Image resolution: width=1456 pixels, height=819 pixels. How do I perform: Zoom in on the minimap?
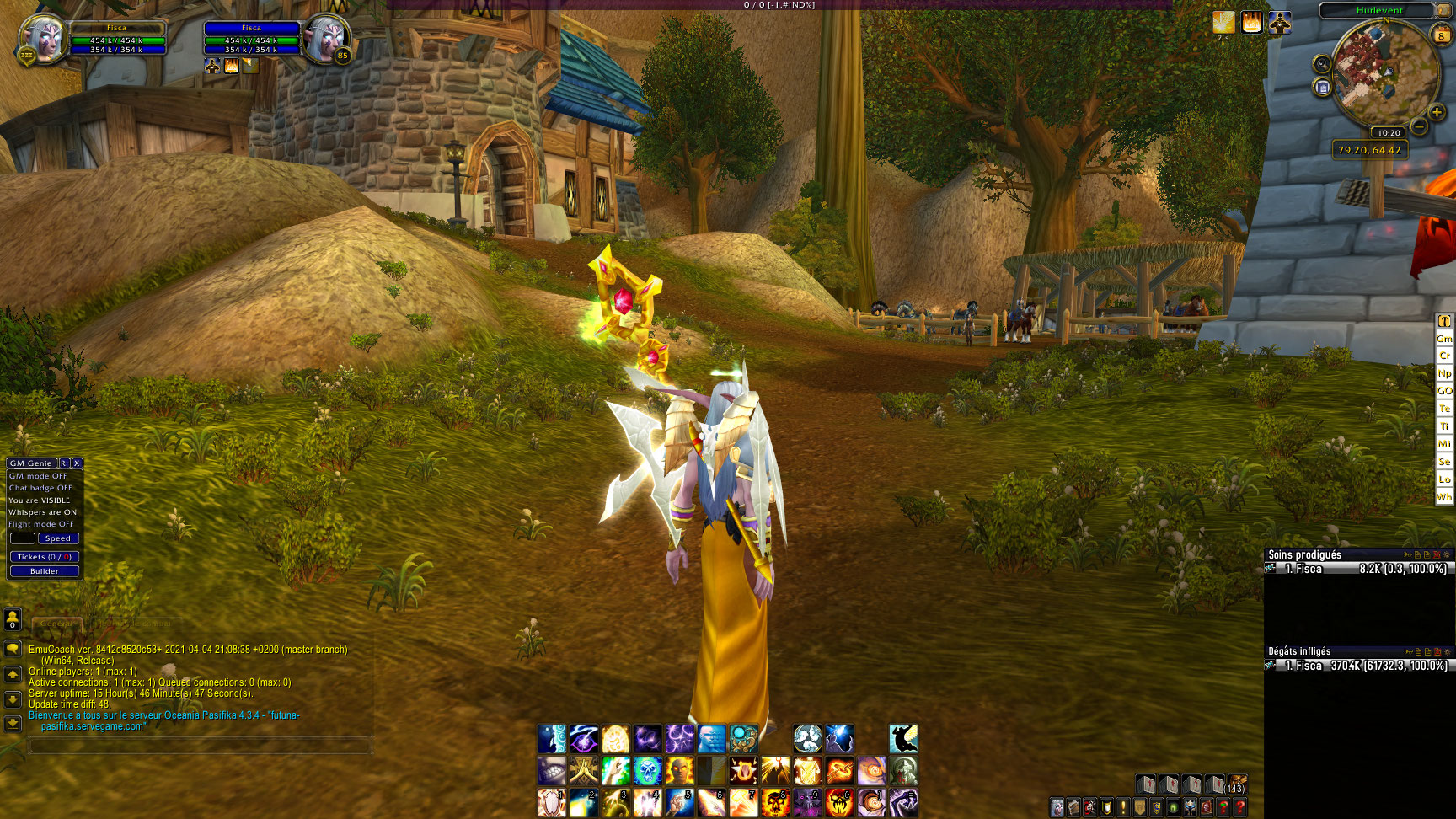point(1437,112)
